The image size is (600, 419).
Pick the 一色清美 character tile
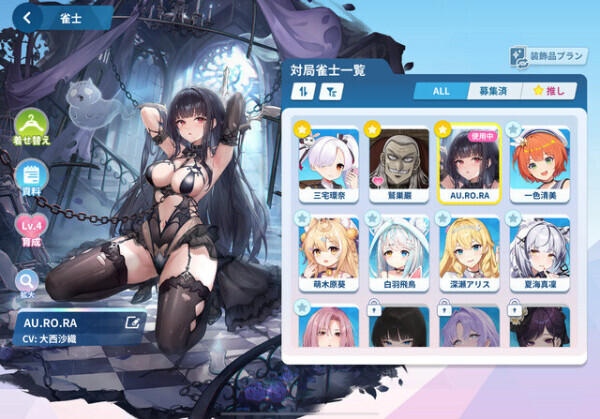point(542,164)
